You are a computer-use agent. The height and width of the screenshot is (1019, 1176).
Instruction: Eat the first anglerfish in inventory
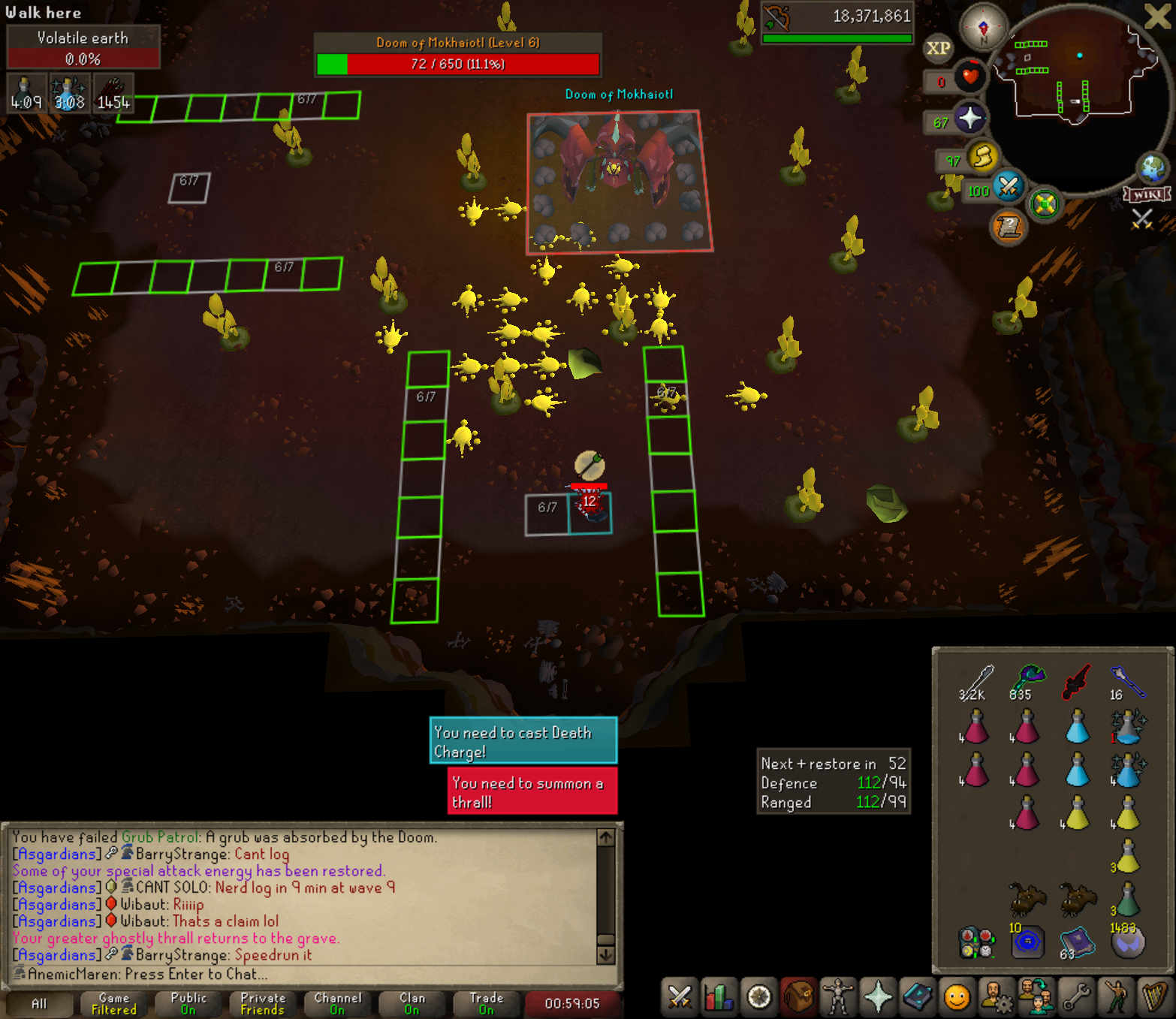click(x=1027, y=898)
